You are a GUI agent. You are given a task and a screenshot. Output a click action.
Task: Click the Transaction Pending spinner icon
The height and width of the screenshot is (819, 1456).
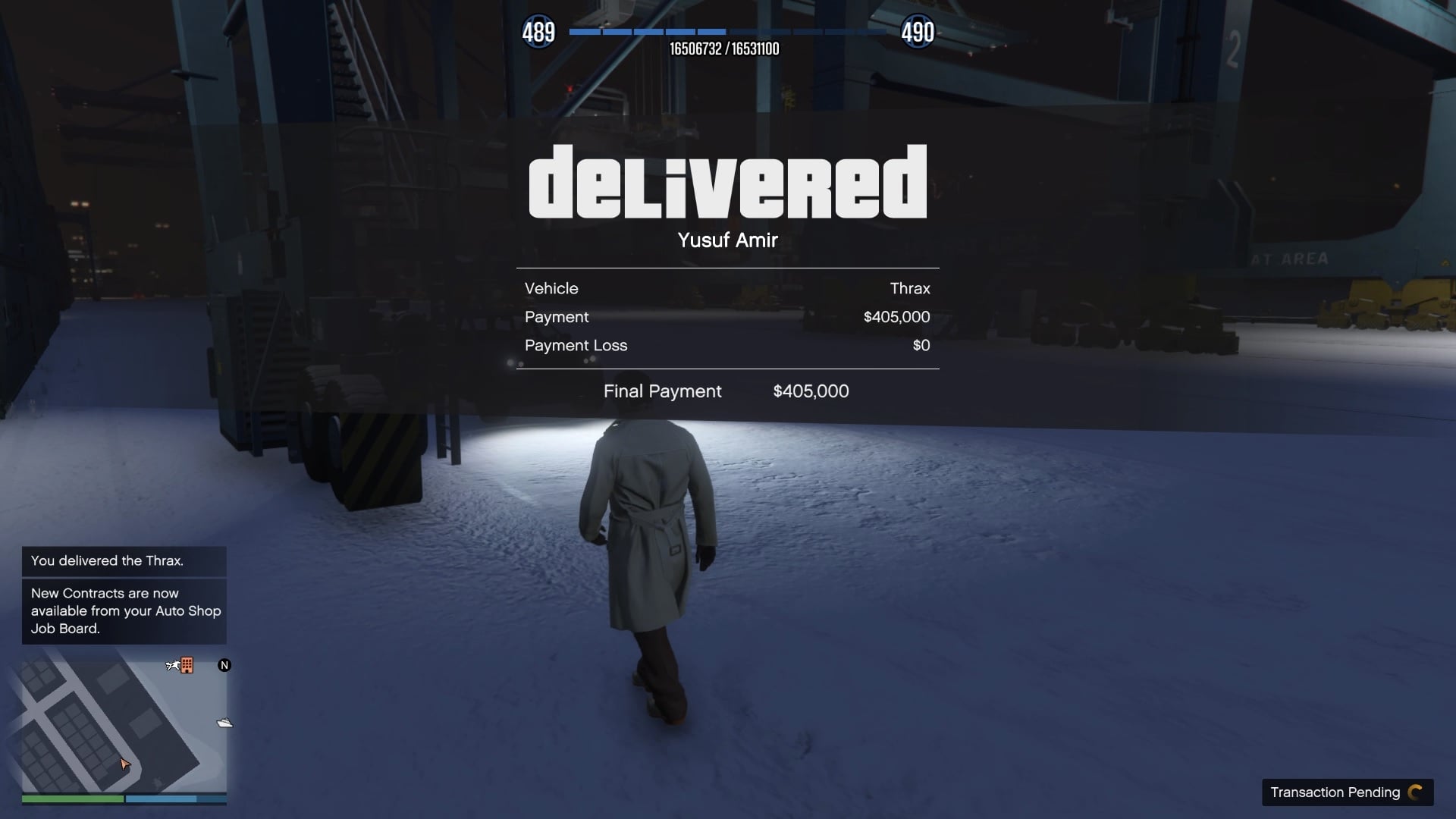[1415, 792]
